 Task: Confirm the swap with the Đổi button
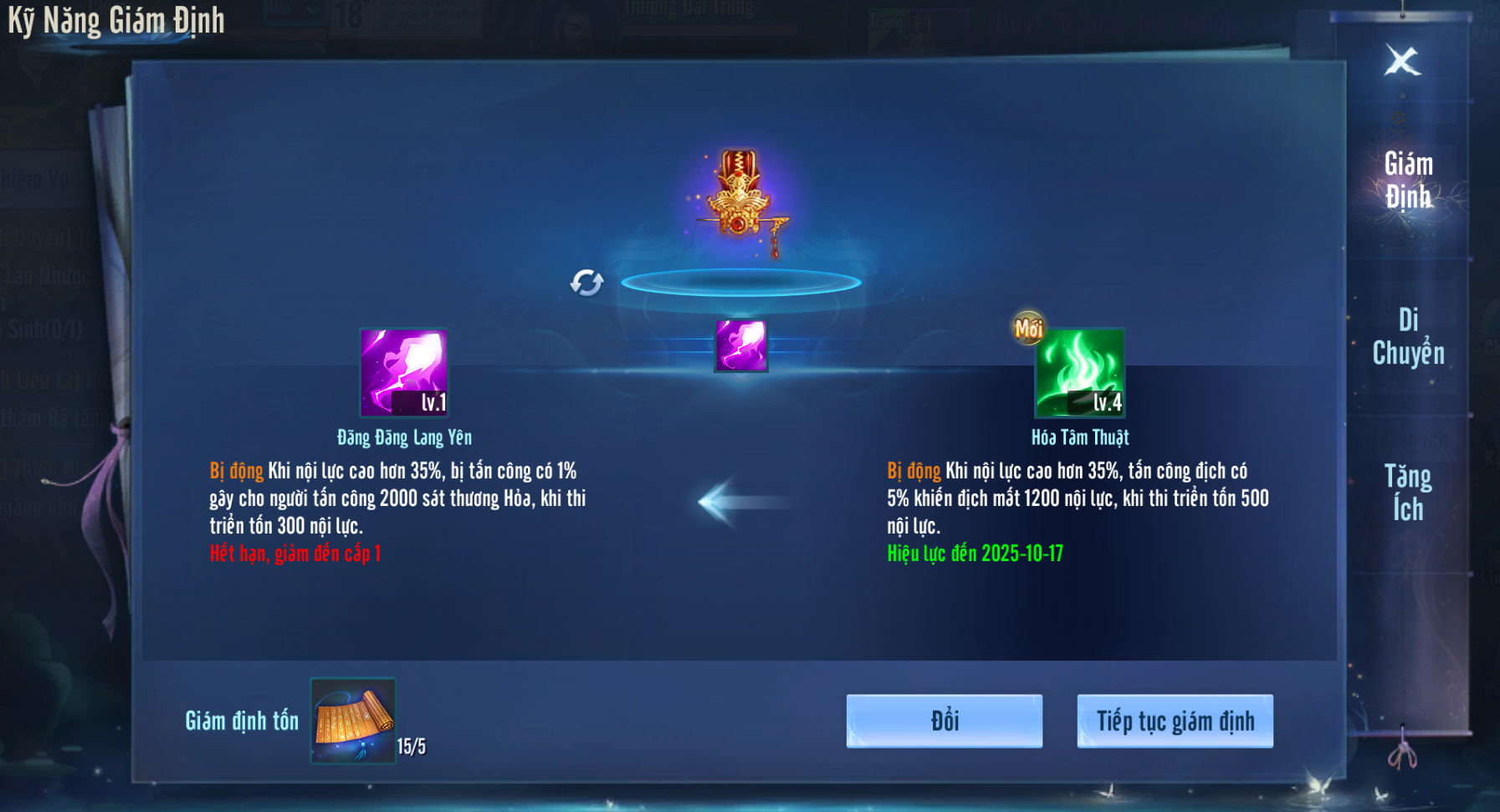tap(945, 721)
